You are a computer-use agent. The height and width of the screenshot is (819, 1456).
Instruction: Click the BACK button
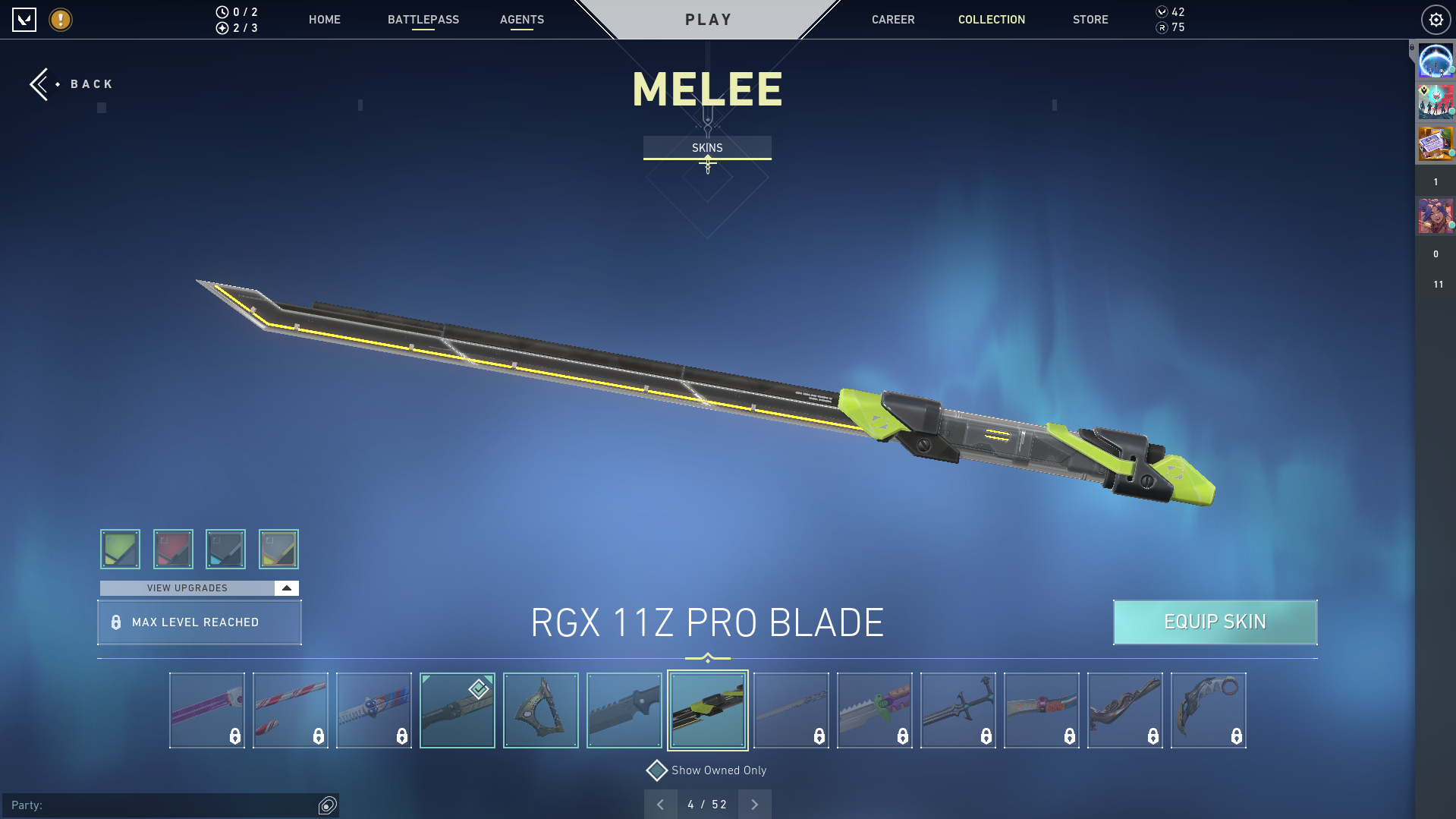coord(72,83)
